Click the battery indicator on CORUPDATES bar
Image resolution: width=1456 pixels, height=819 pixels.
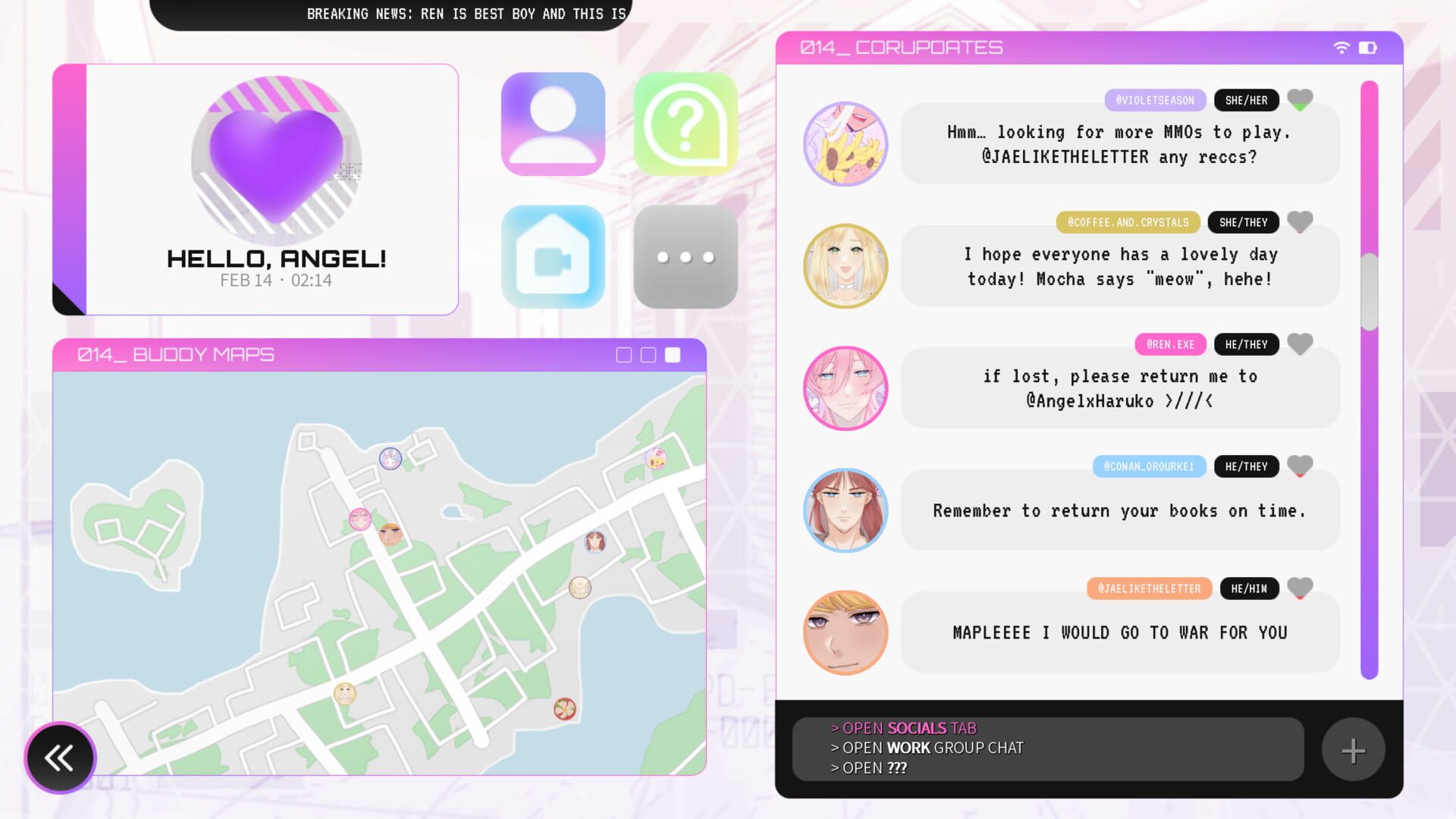click(1367, 46)
